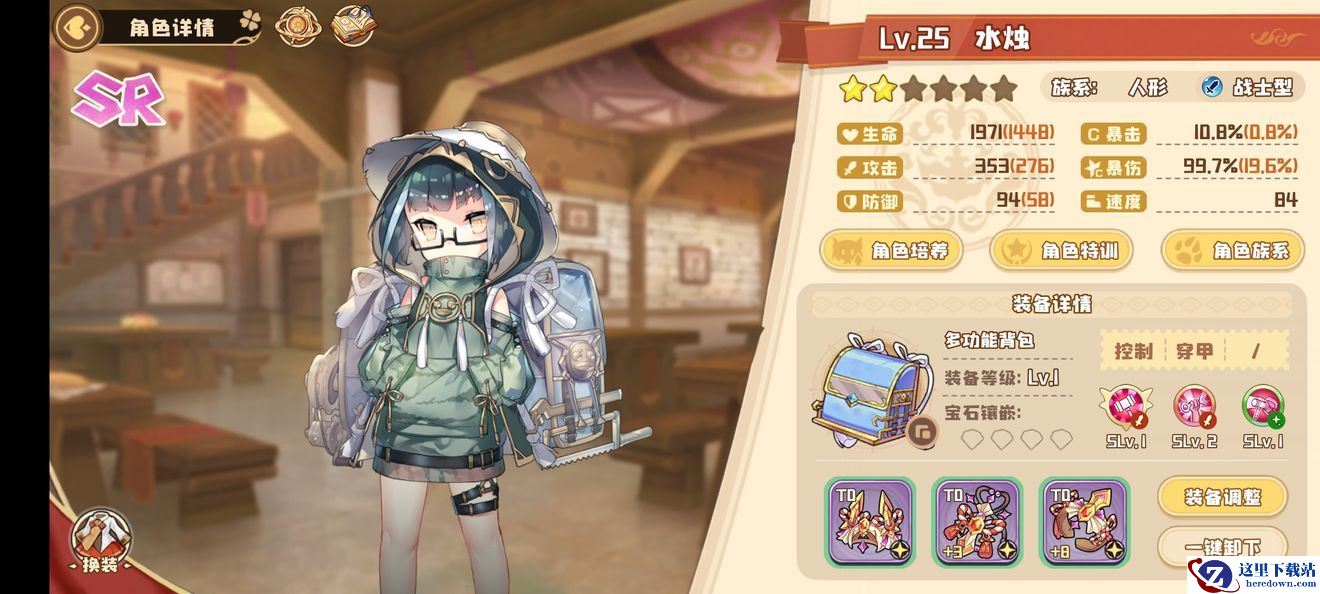The height and width of the screenshot is (594, 1320).
Task: Go back using the heart arrow button
Action: click(77, 27)
